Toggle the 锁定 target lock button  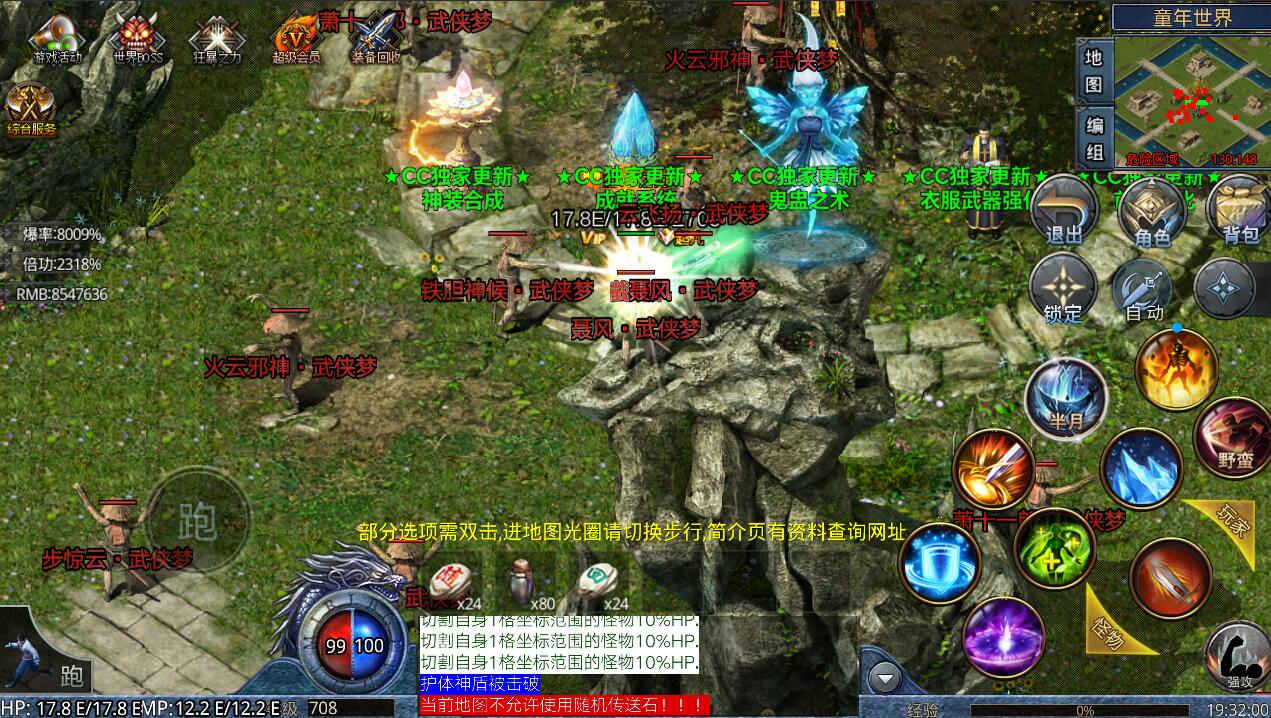(1063, 289)
